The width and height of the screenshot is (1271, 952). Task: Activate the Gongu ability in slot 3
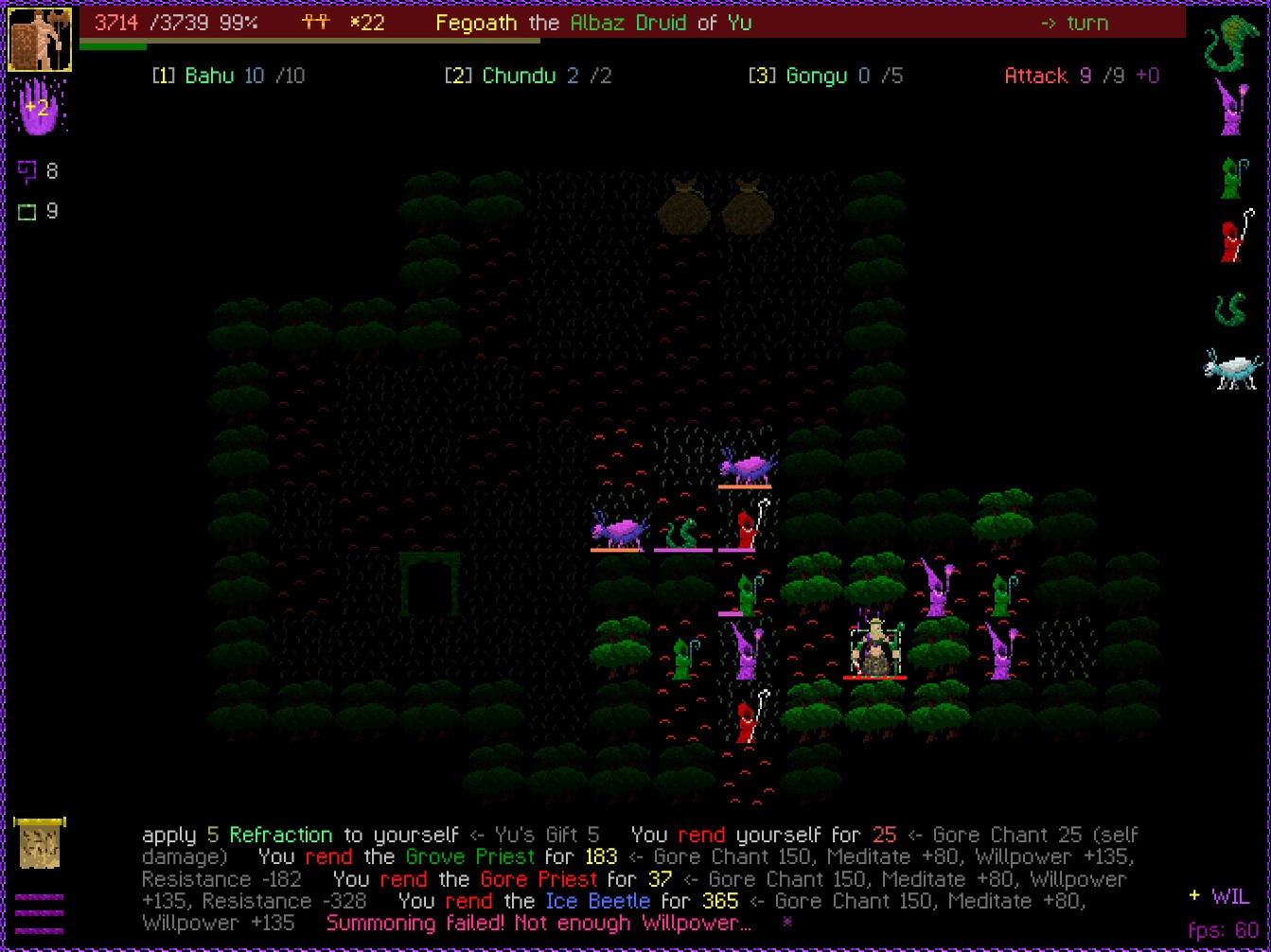click(824, 76)
